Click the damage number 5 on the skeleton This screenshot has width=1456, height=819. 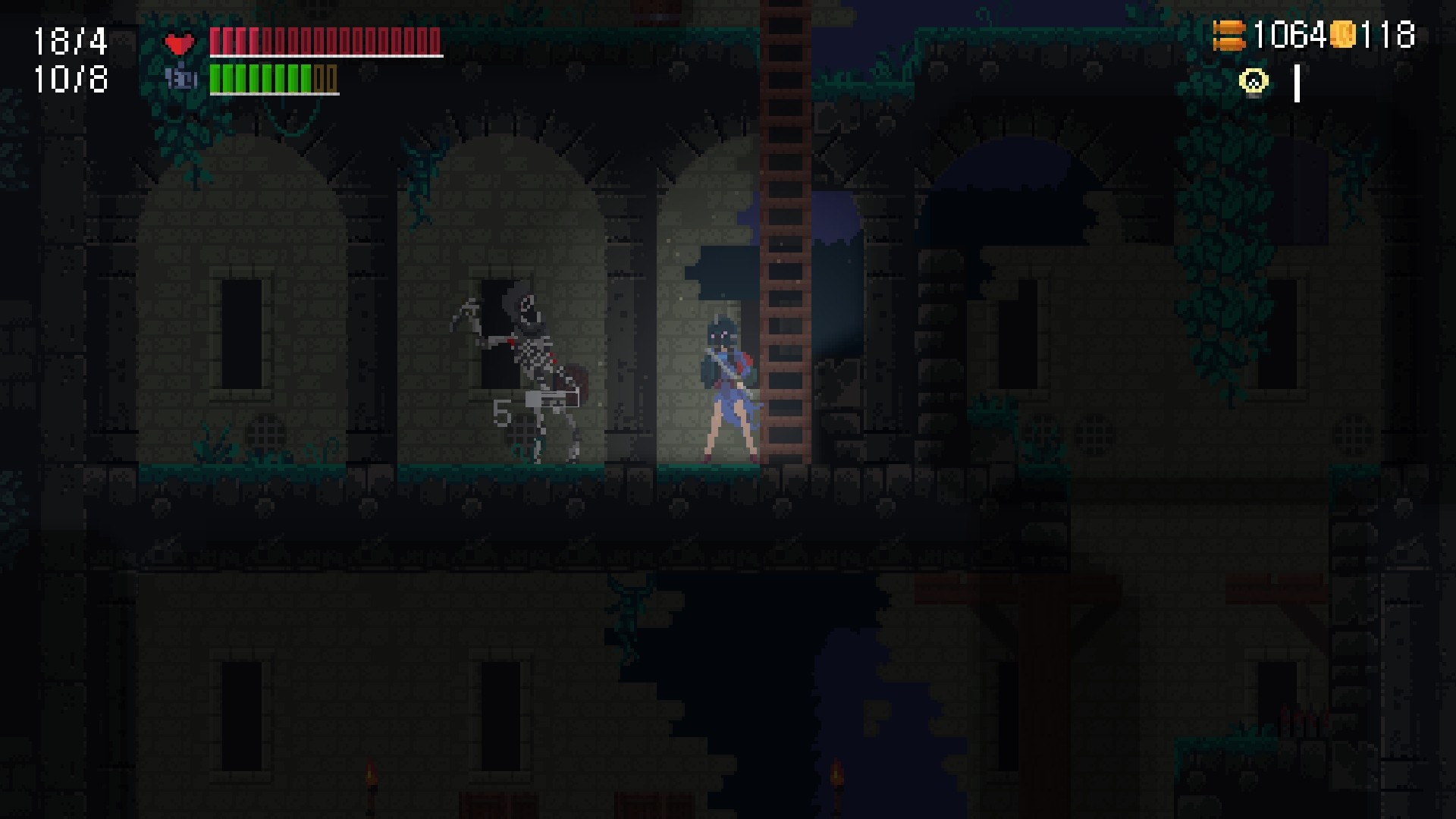click(x=503, y=413)
